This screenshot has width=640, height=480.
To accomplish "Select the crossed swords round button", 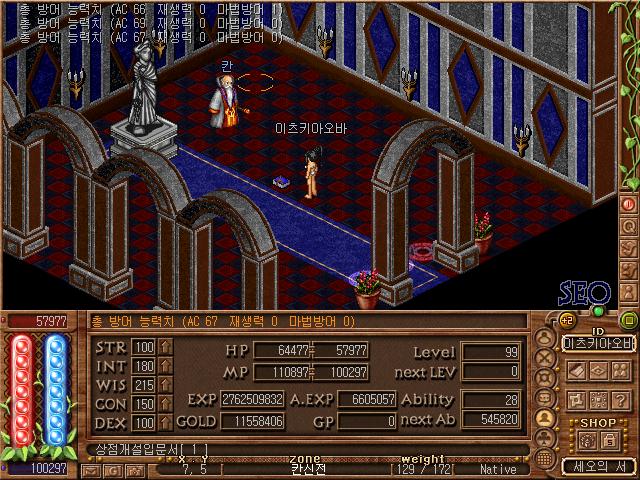I will [x=545, y=356].
